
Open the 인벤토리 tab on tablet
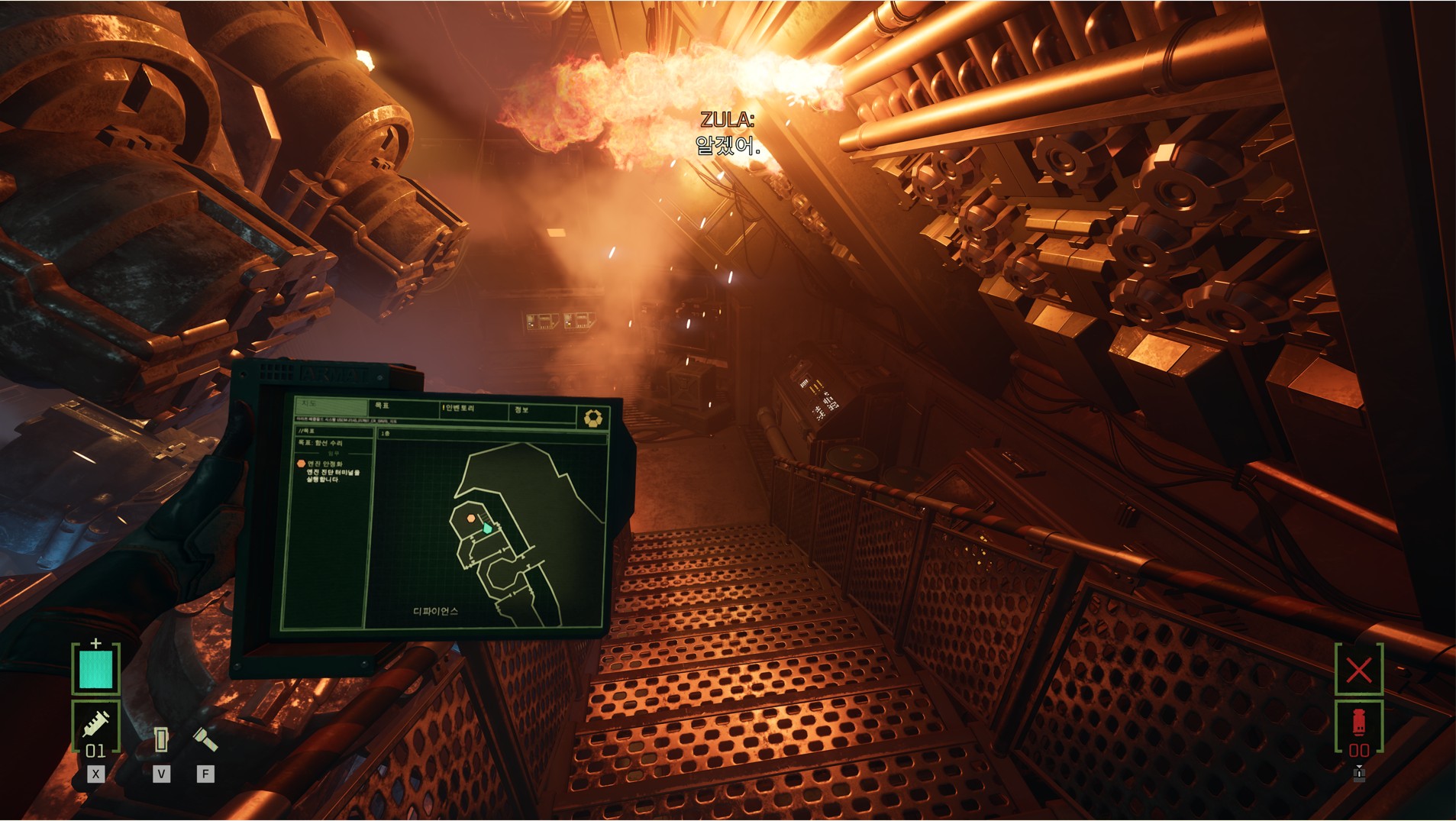[x=459, y=409]
